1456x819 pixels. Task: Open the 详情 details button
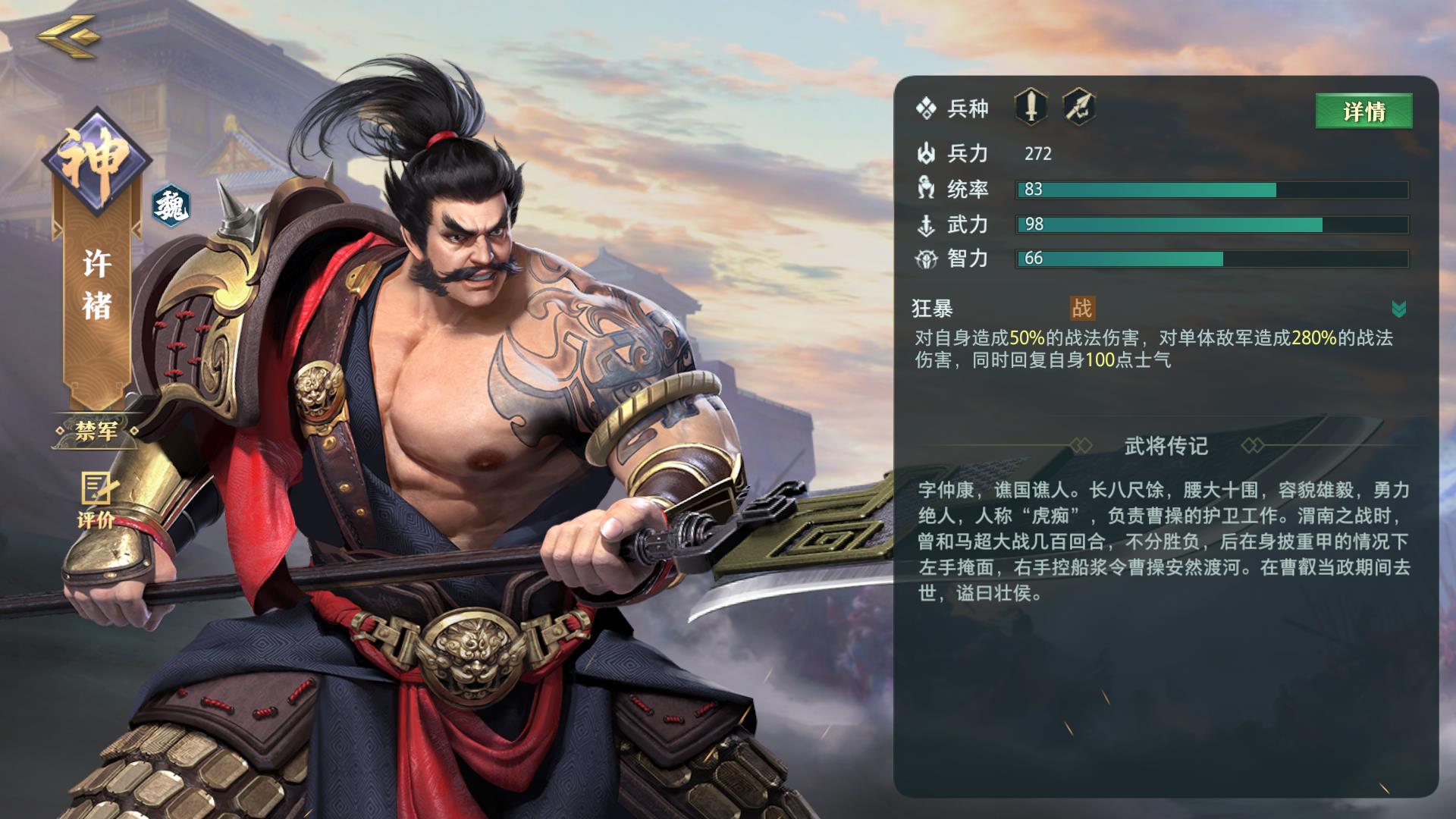pos(1363,111)
